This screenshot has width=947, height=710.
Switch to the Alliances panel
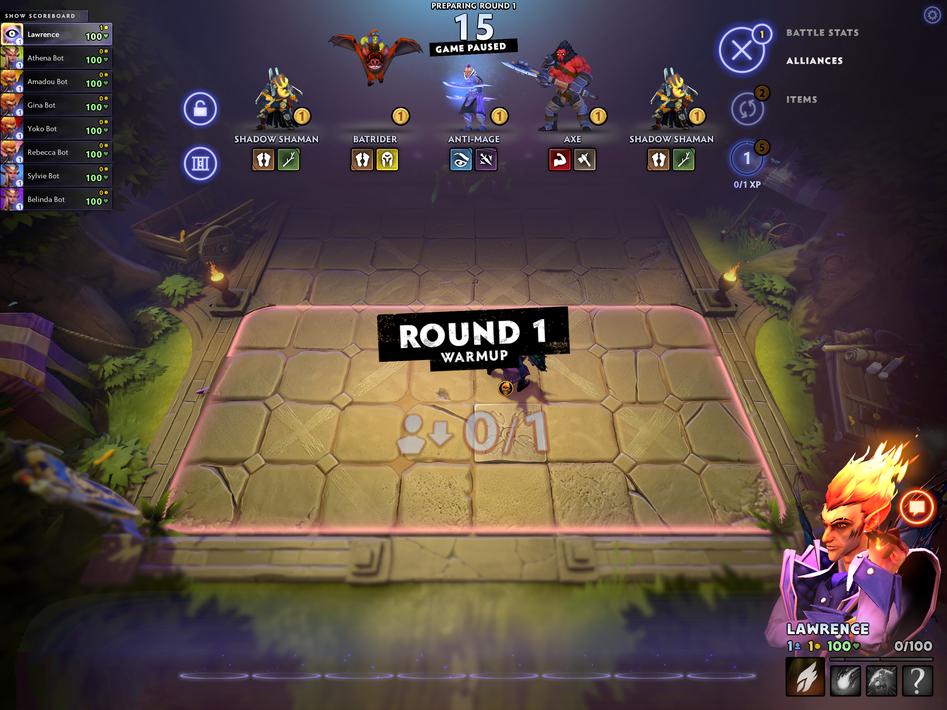point(814,61)
